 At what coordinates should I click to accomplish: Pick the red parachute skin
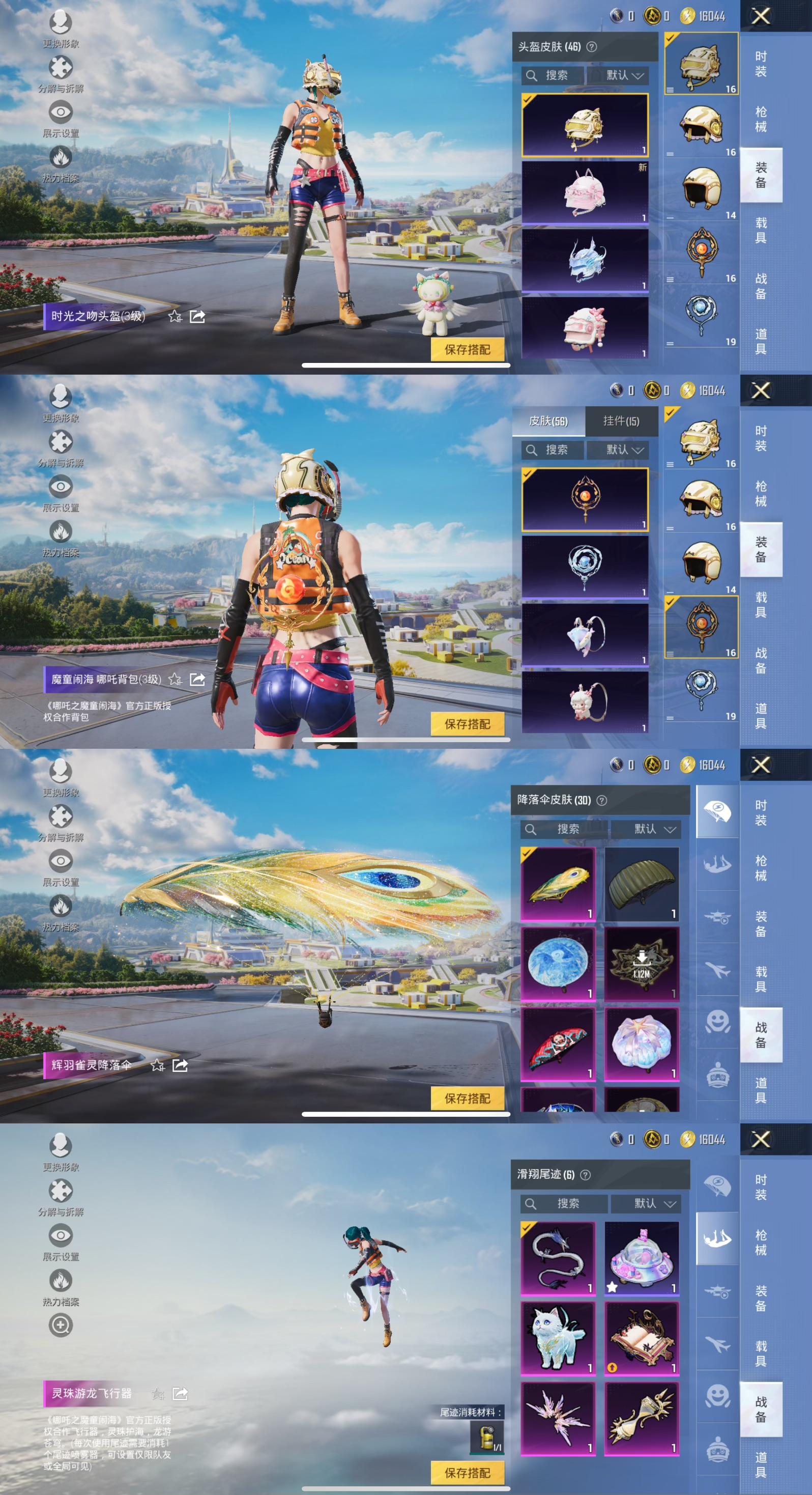558,1044
